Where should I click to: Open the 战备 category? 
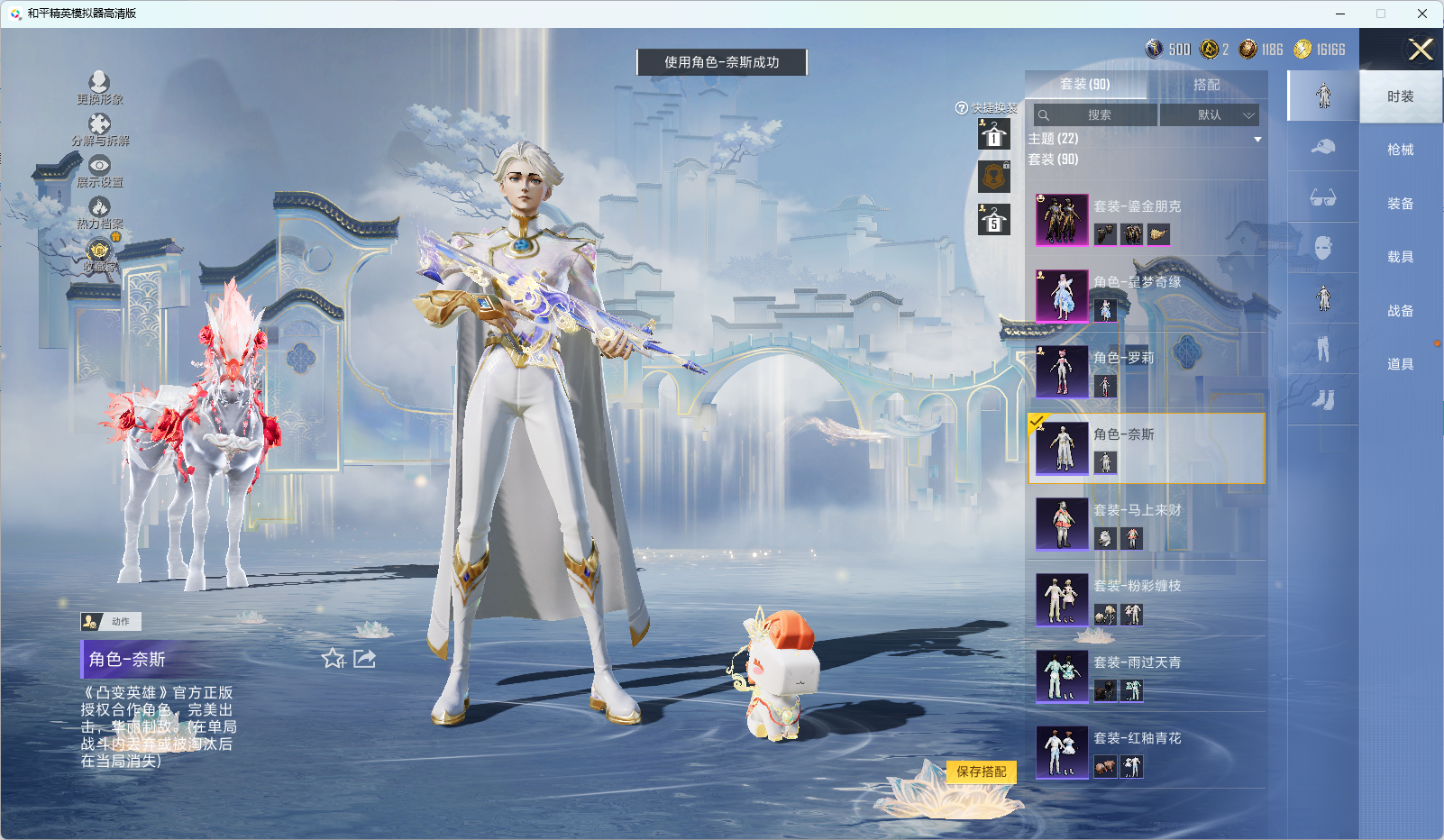1400,311
